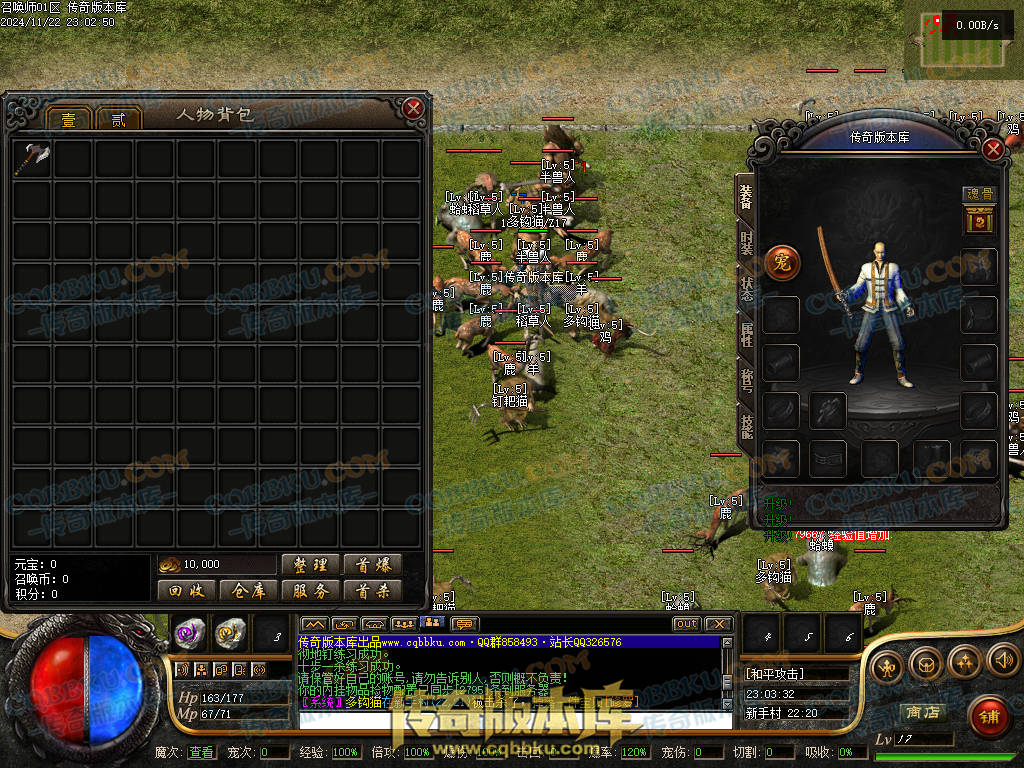Screen dimensions: 1024x768
Task: Click the 整理 sort button
Action: pos(310,565)
